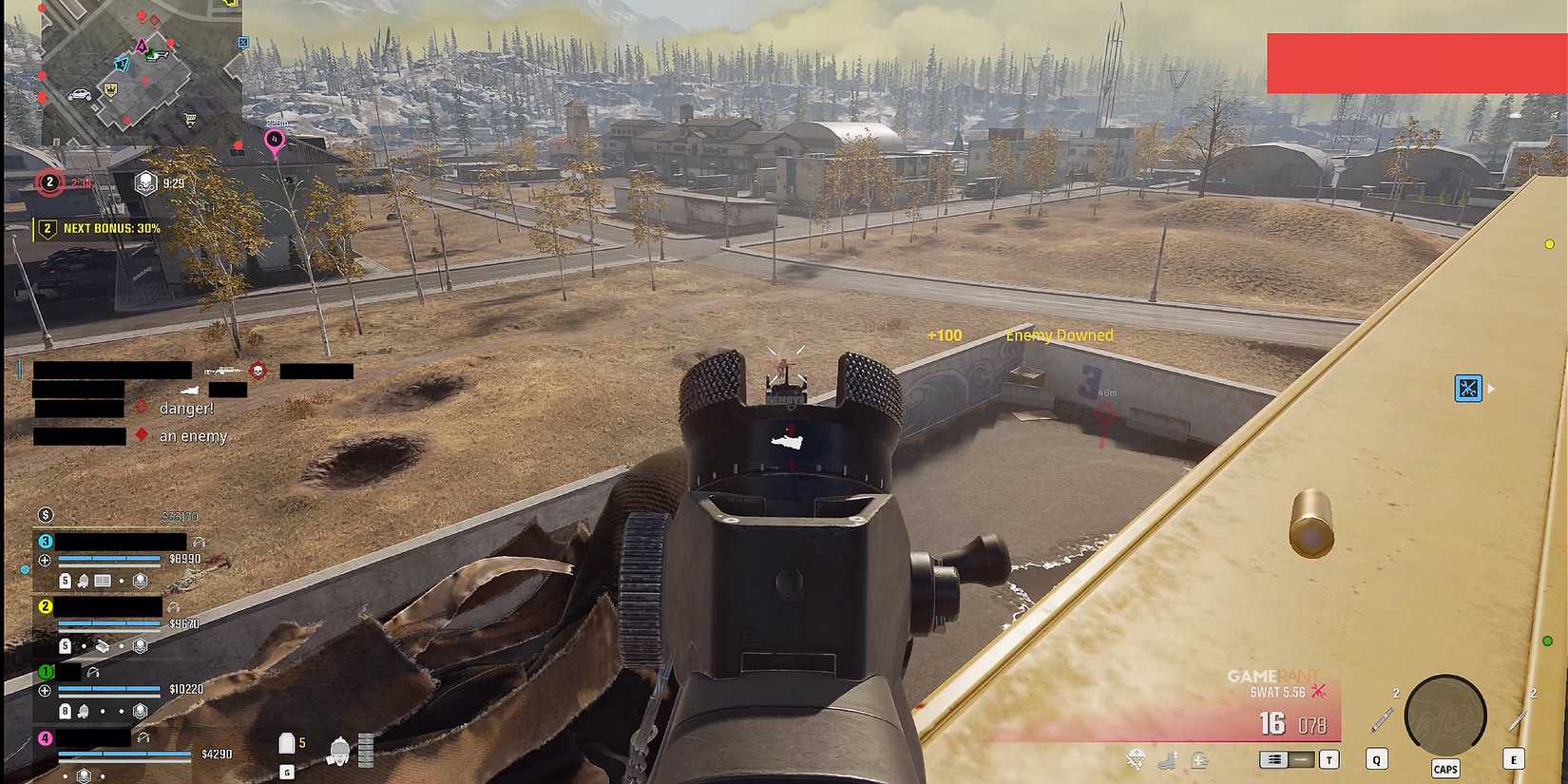Toggle the fire mode selector next to the T key
This screenshot has height=784, width=1568.
coord(1285,758)
